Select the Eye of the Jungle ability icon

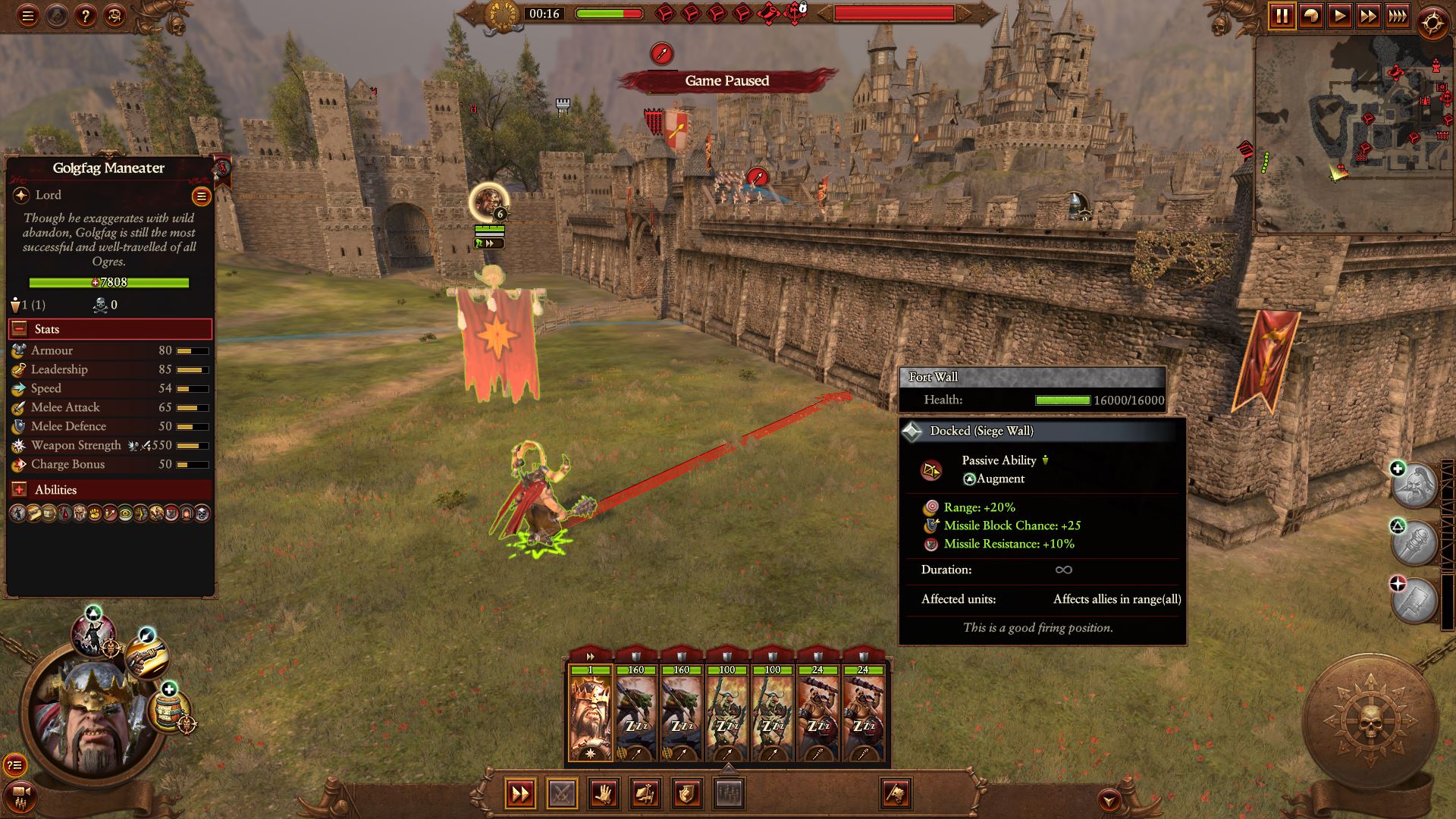pos(124,513)
